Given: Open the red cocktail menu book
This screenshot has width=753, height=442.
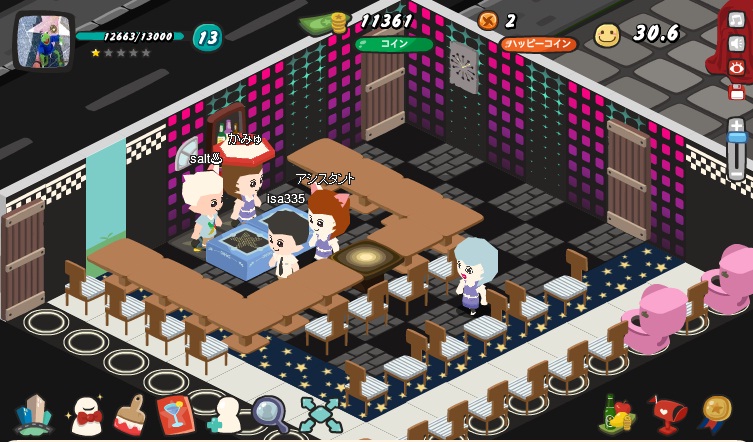Looking at the screenshot, I should 175,414.
